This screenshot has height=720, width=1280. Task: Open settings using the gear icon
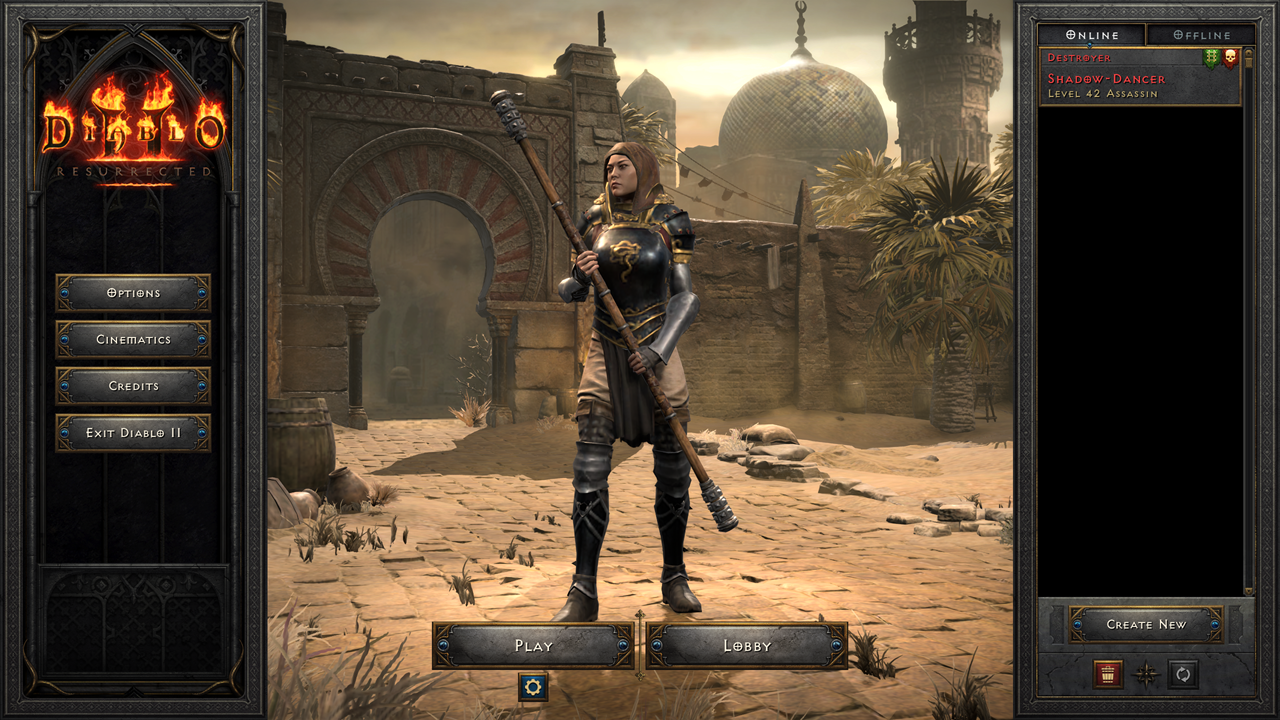pyautogui.click(x=531, y=689)
